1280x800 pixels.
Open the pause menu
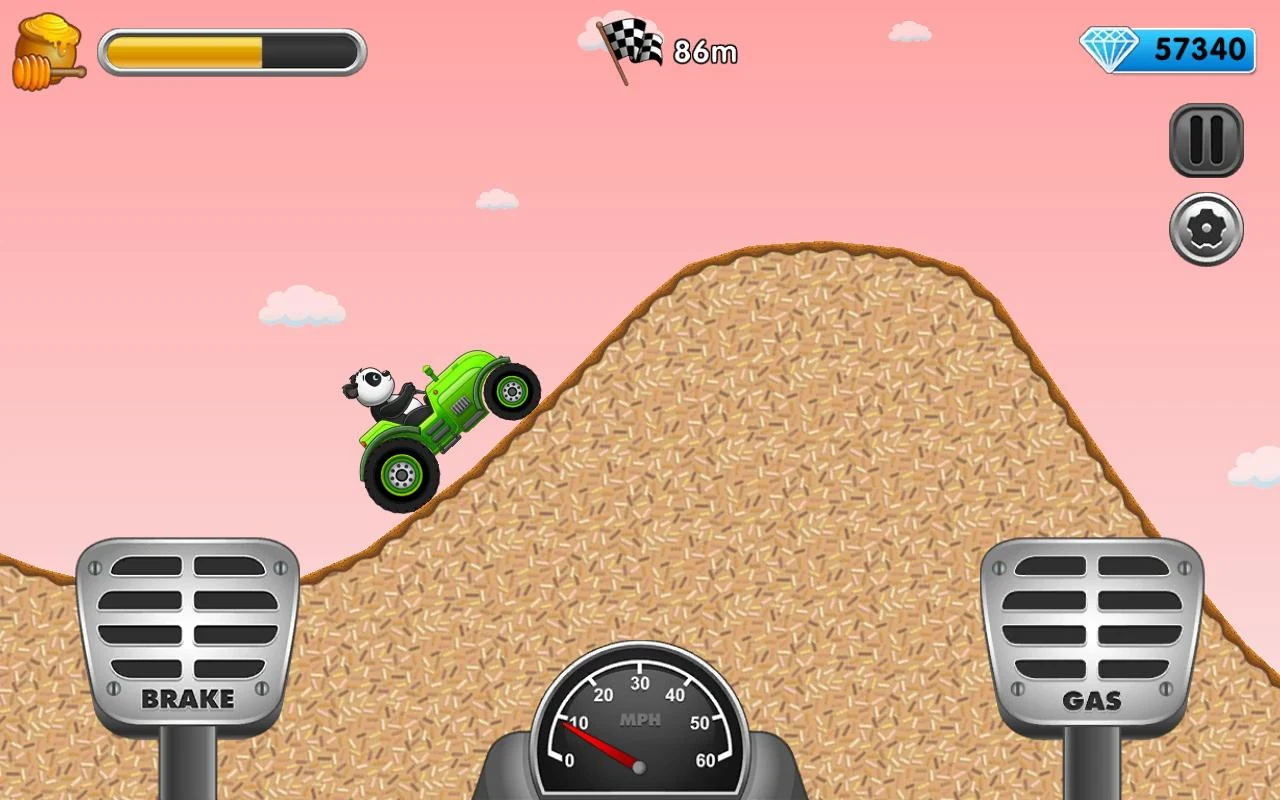coord(1205,140)
